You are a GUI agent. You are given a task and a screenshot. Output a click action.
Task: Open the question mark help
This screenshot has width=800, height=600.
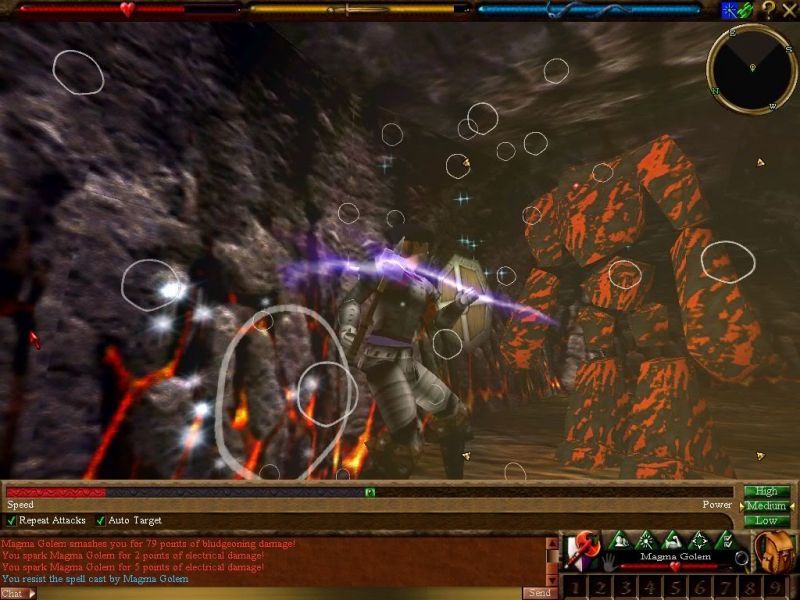click(x=768, y=10)
